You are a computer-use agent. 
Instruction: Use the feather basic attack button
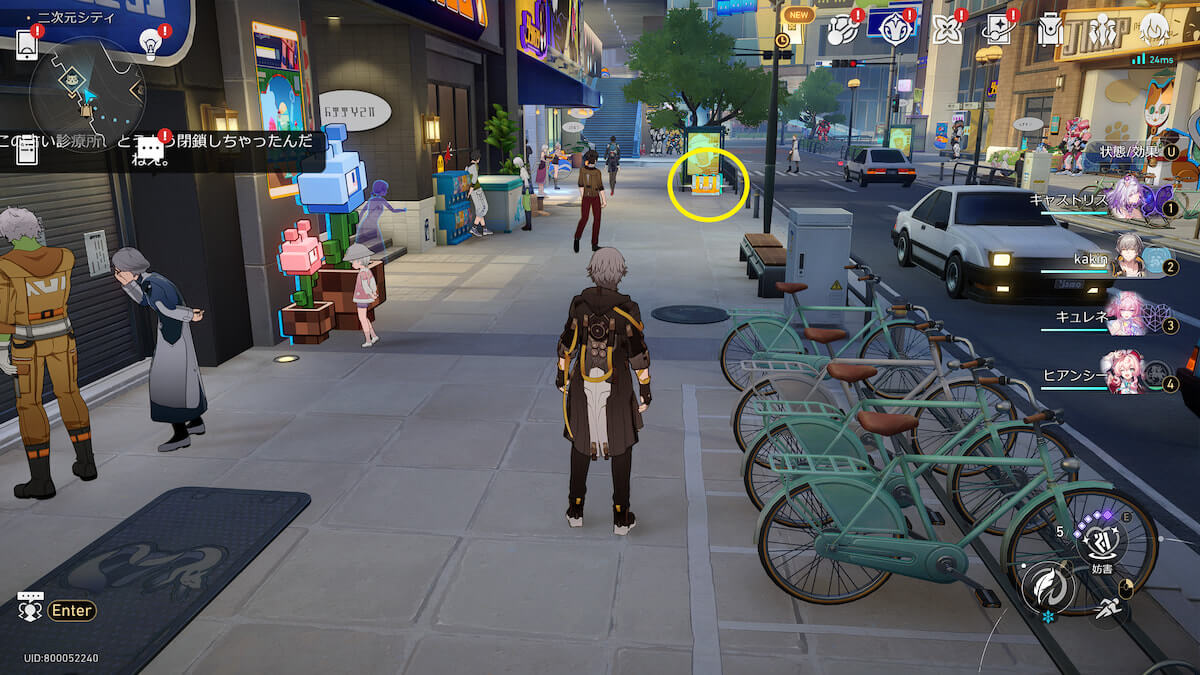(x=1048, y=586)
